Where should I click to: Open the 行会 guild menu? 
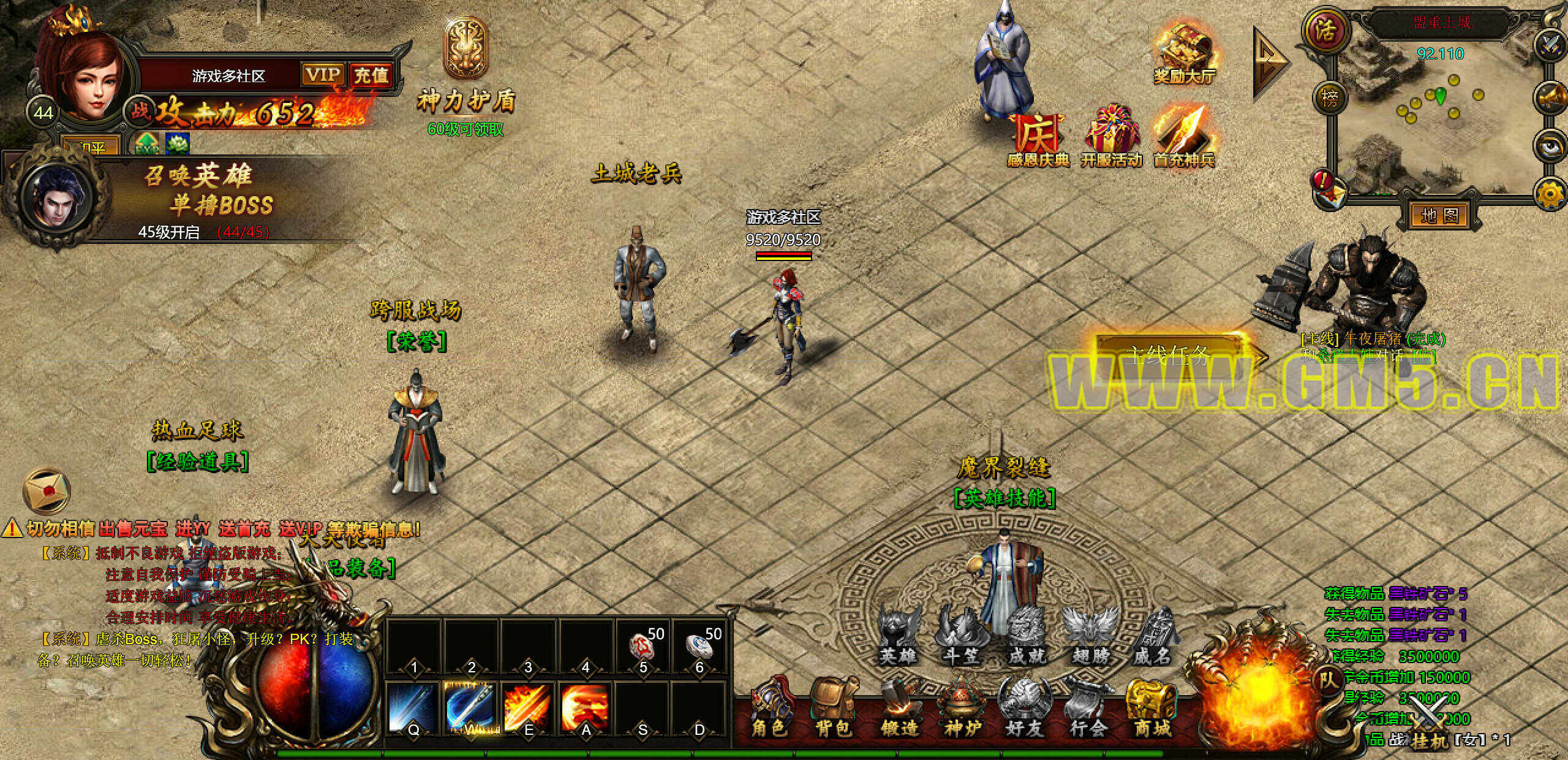point(1088,708)
